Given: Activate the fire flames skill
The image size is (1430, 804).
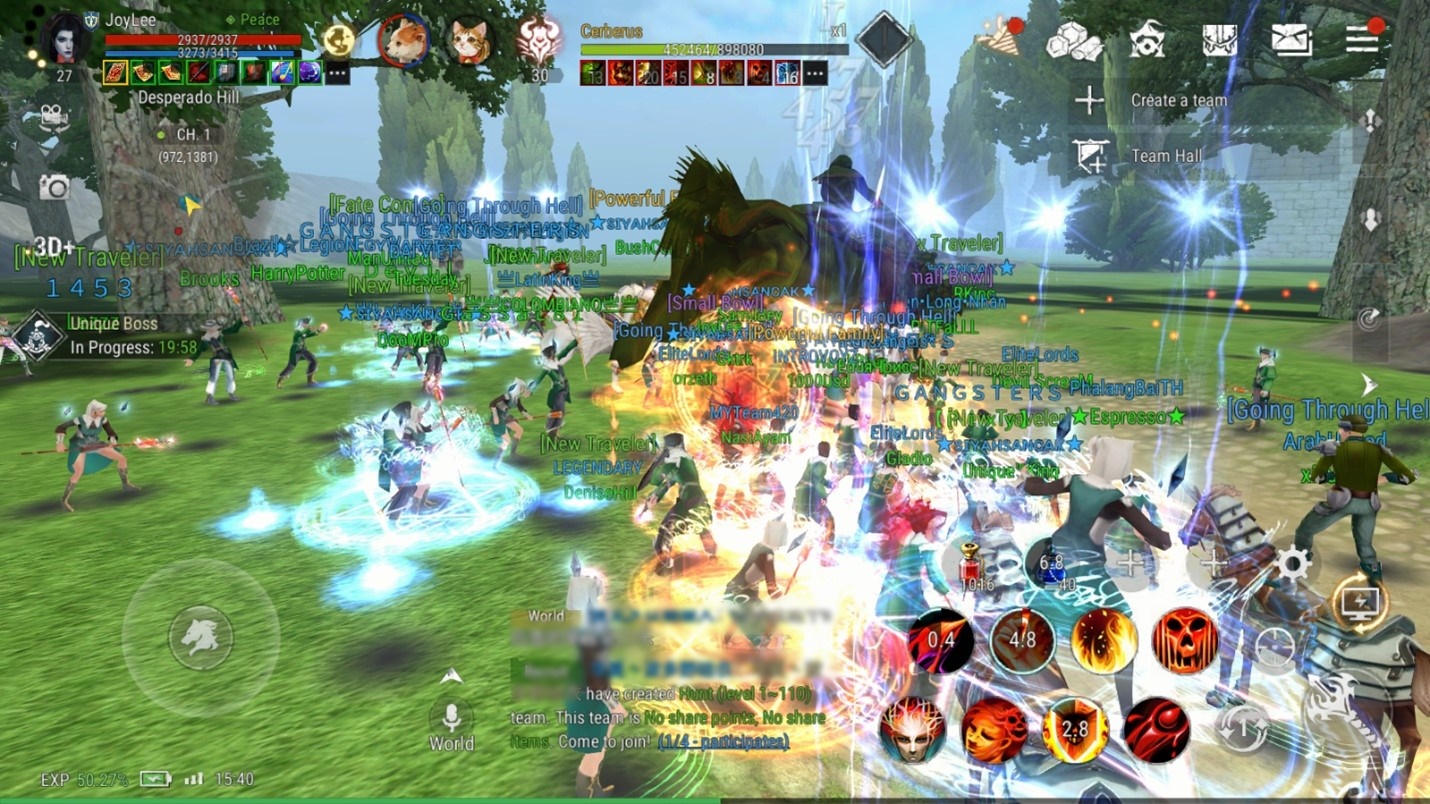Looking at the screenshot, I should pos(1104,640).
